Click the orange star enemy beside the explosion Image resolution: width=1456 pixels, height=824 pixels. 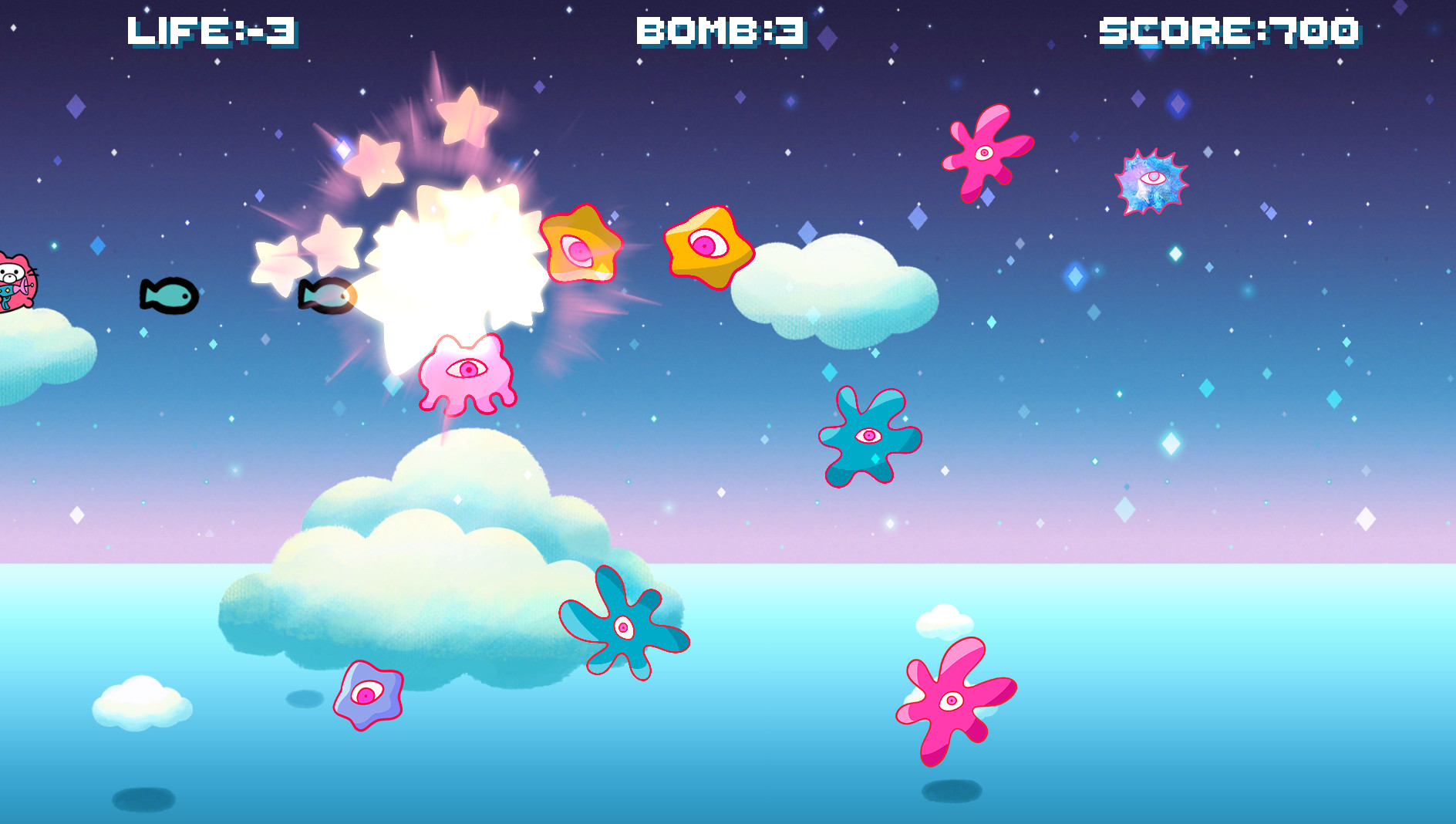tap(580, 247)
